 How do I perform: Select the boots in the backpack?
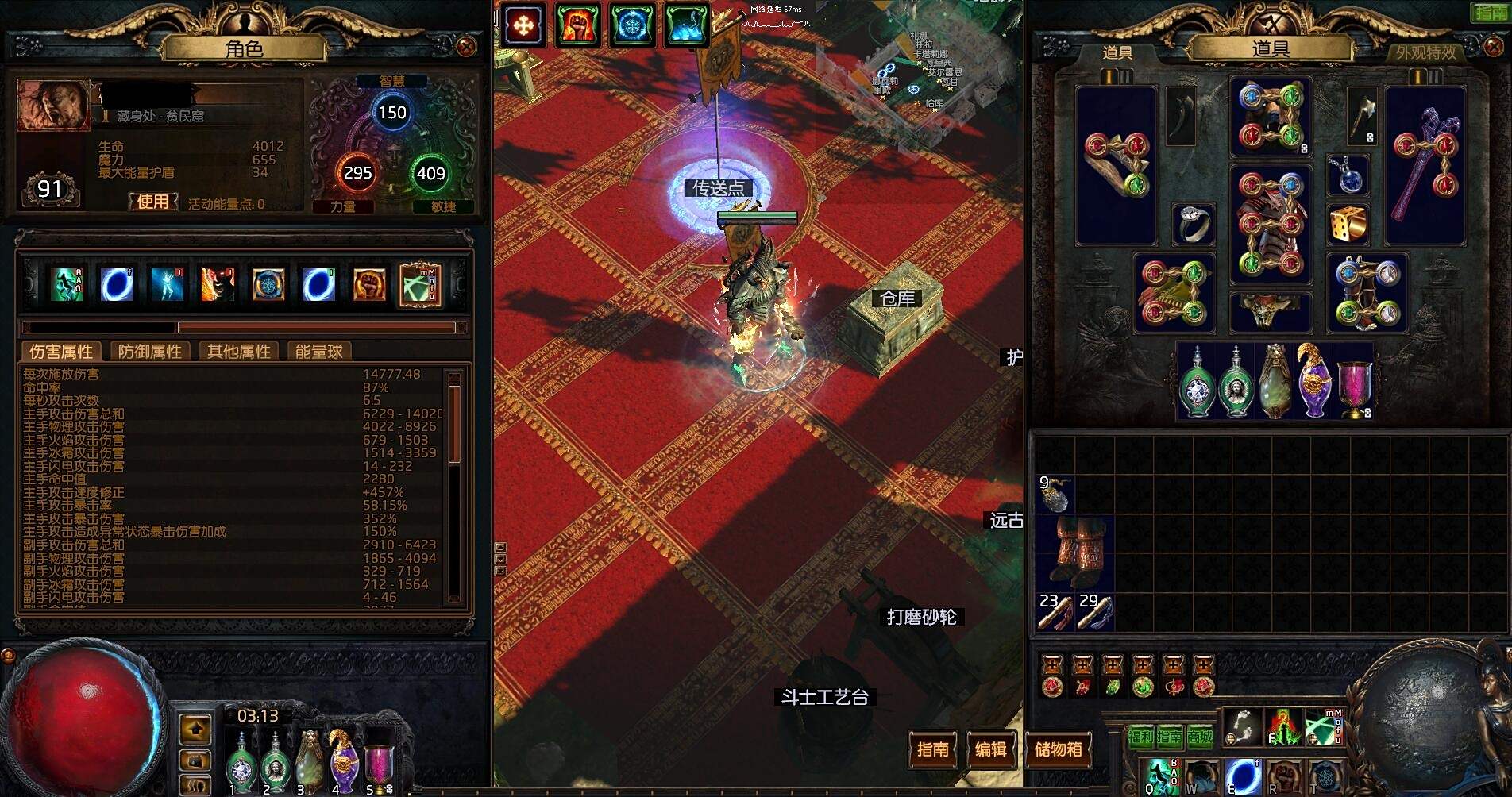click(x=1075, y=550)
